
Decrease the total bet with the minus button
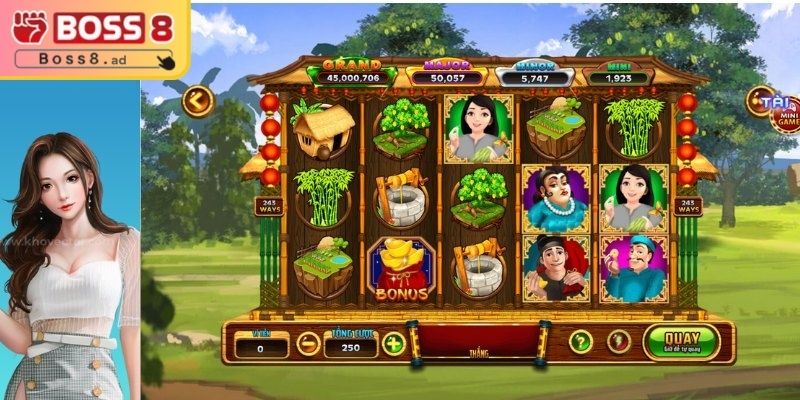[x=309, y=344]
